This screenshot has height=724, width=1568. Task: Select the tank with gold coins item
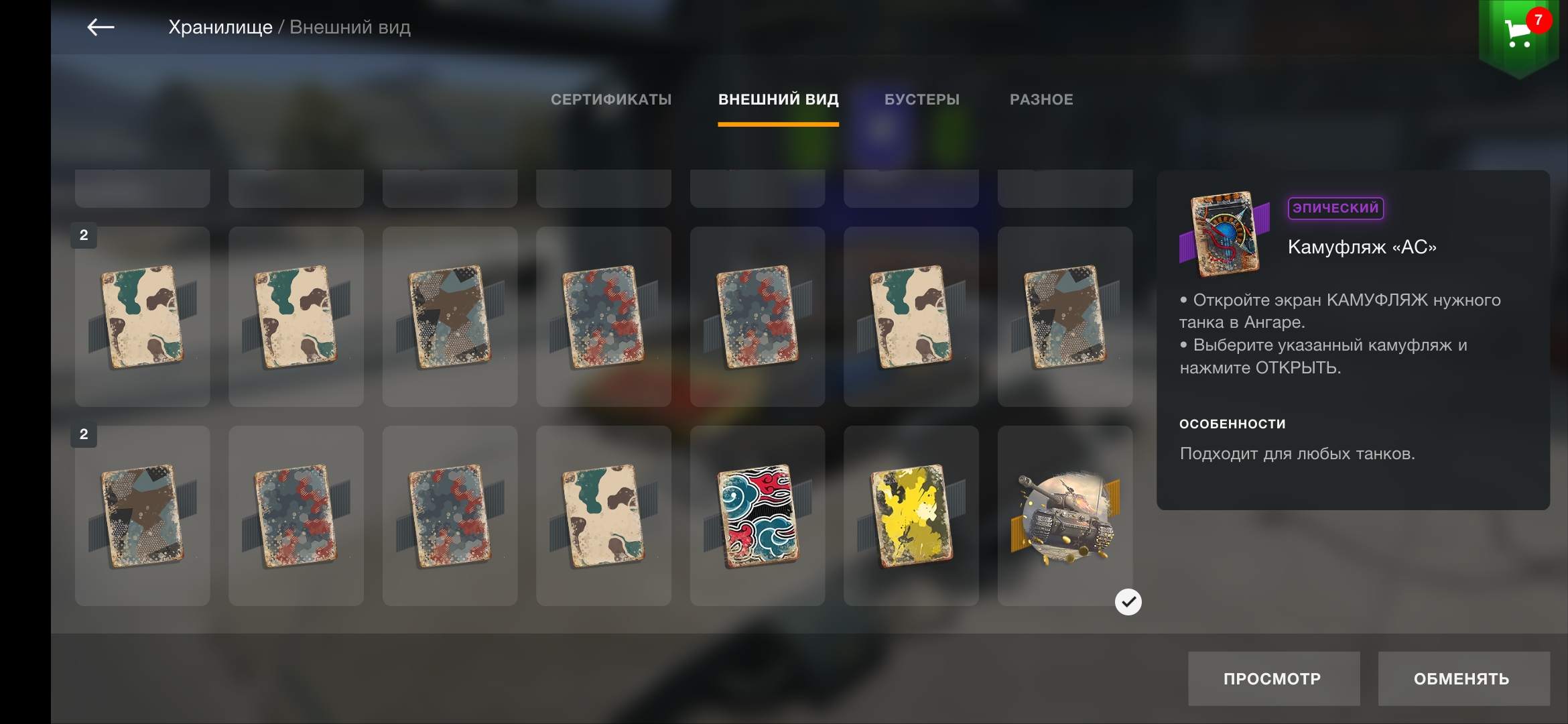click(x=1065, y=516)
